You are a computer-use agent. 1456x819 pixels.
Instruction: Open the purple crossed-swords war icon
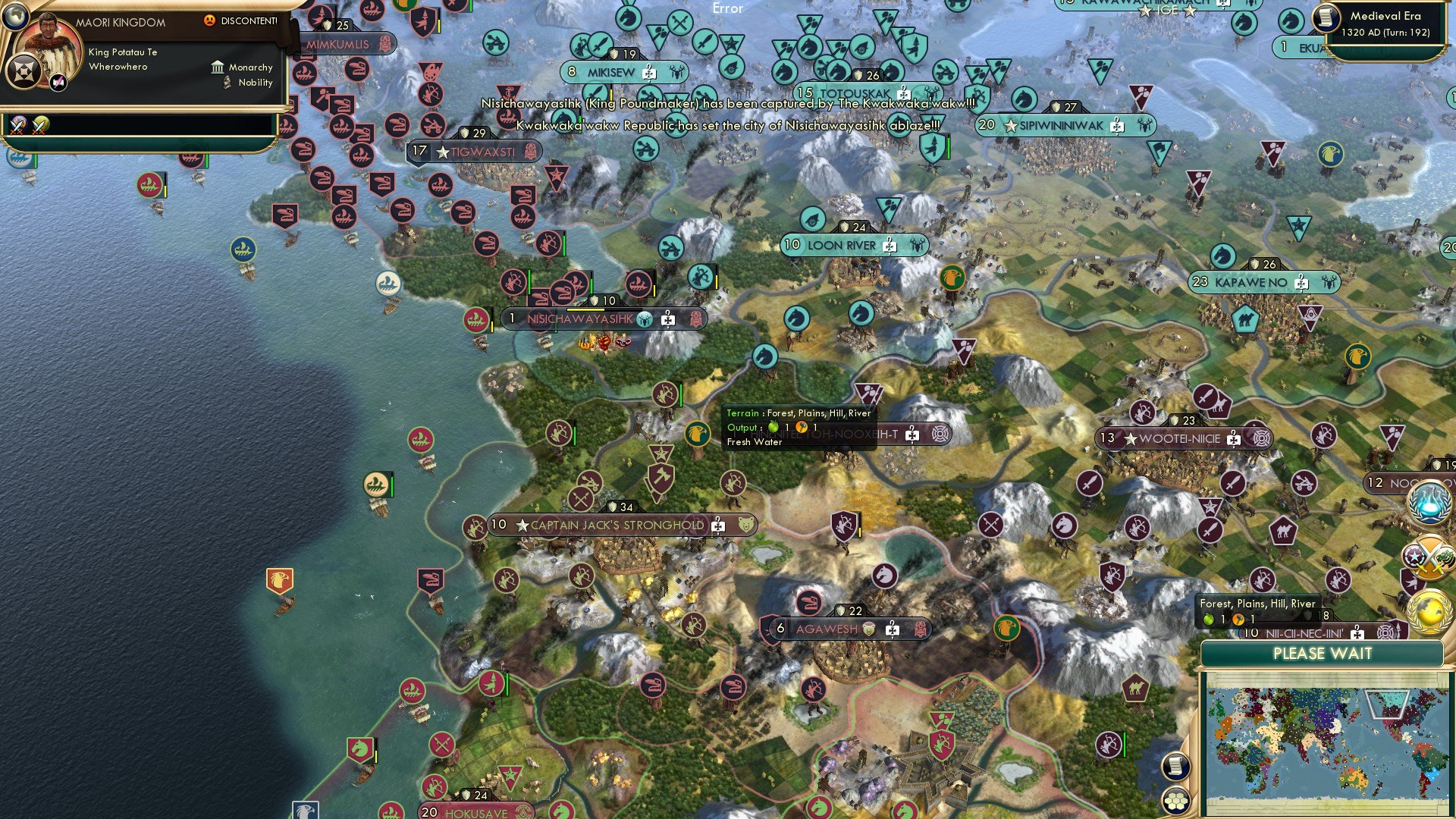coord(17,125)
